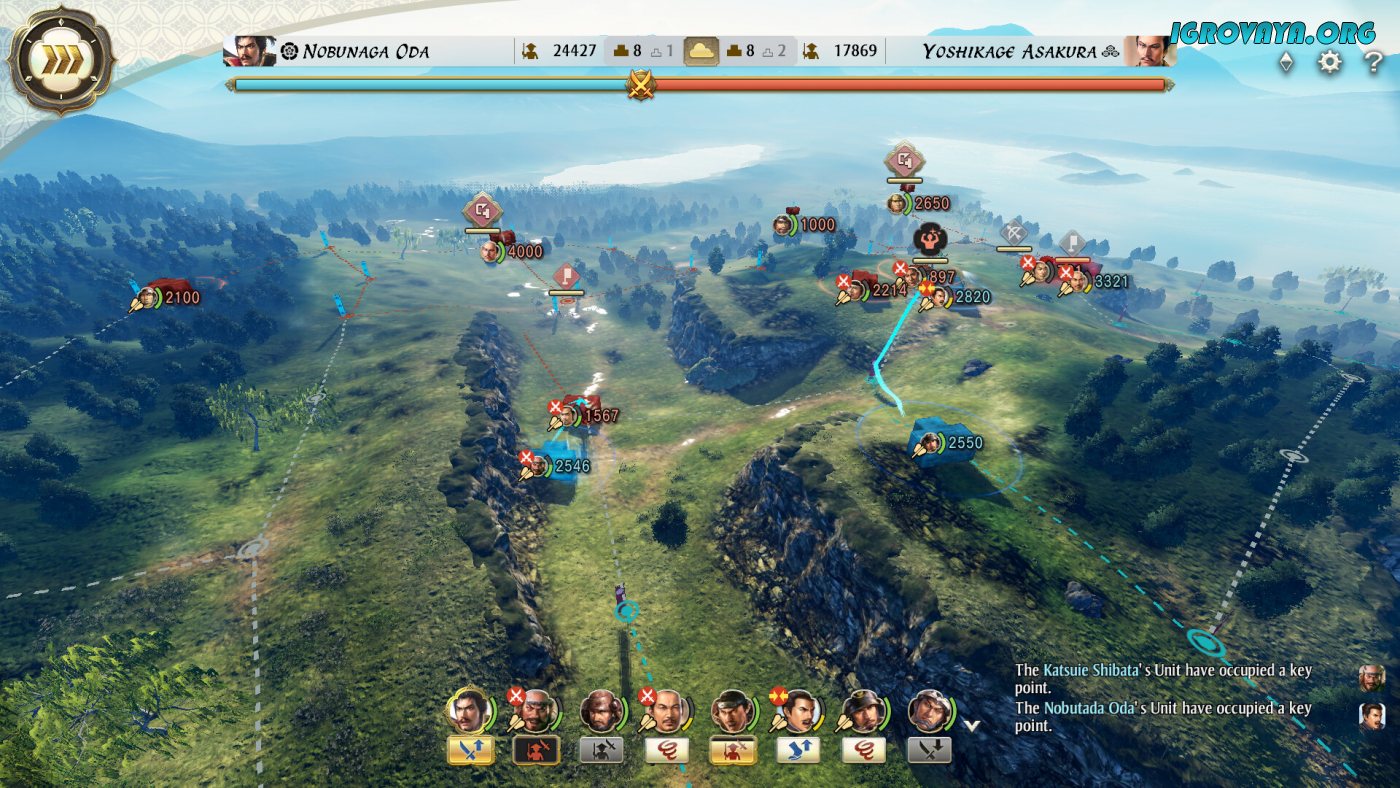Select the enemy unit with 4000 troops
The height and width of the screenshot is (788, 1400).
tap(492, 251)
